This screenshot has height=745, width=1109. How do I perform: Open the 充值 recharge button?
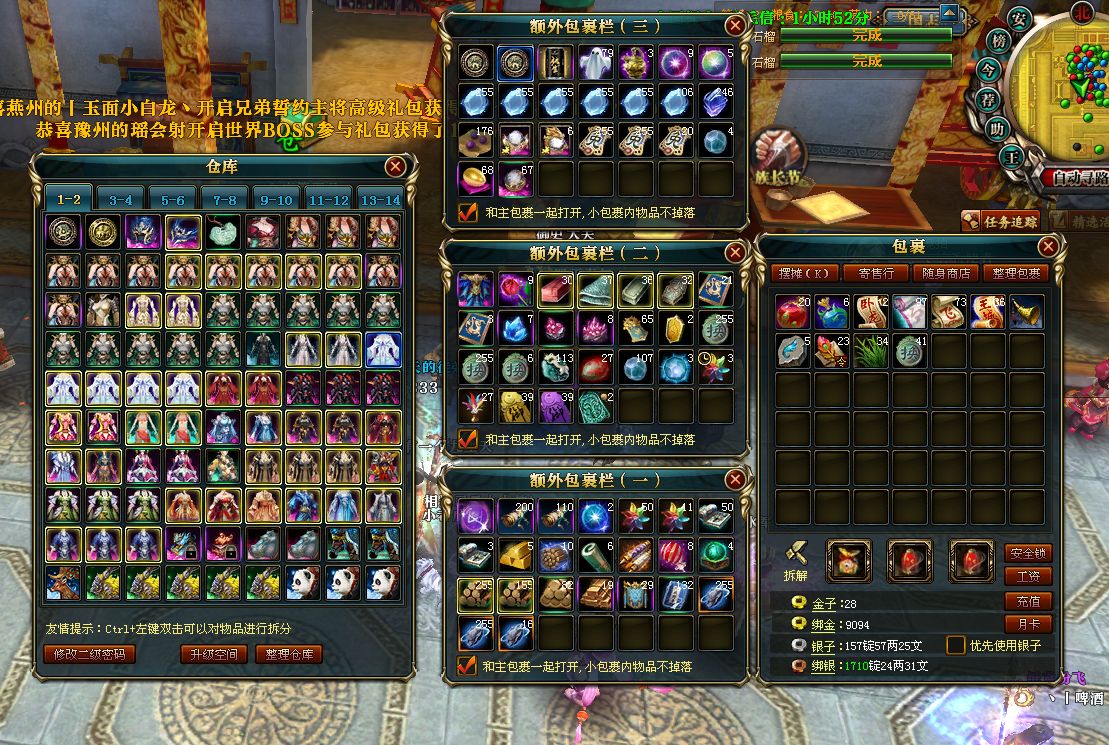click(x=1027, y=601)
